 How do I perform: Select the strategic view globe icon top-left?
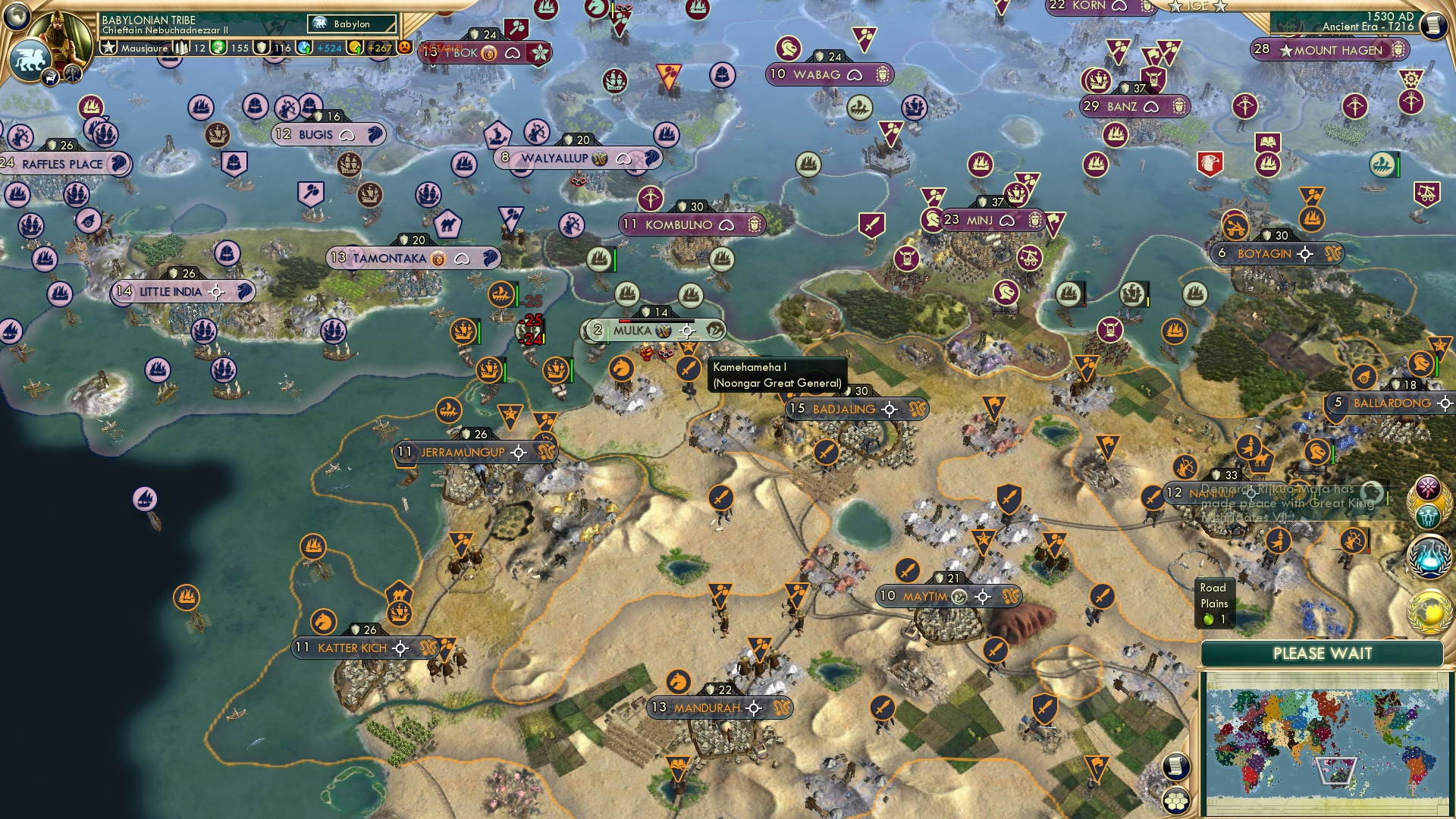(17, 16)
